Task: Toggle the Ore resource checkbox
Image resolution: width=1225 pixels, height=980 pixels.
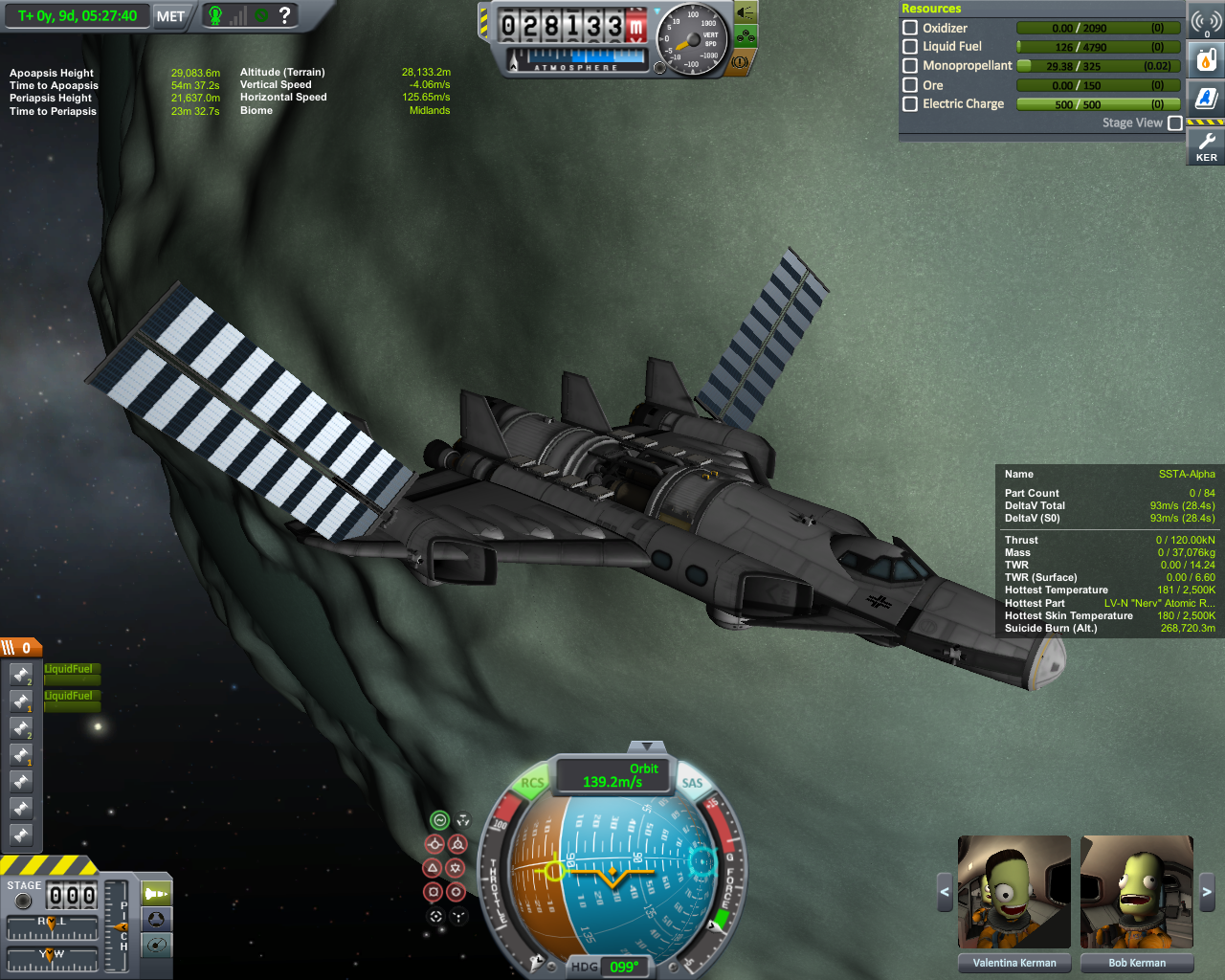Action: click(x=910, y=85)
